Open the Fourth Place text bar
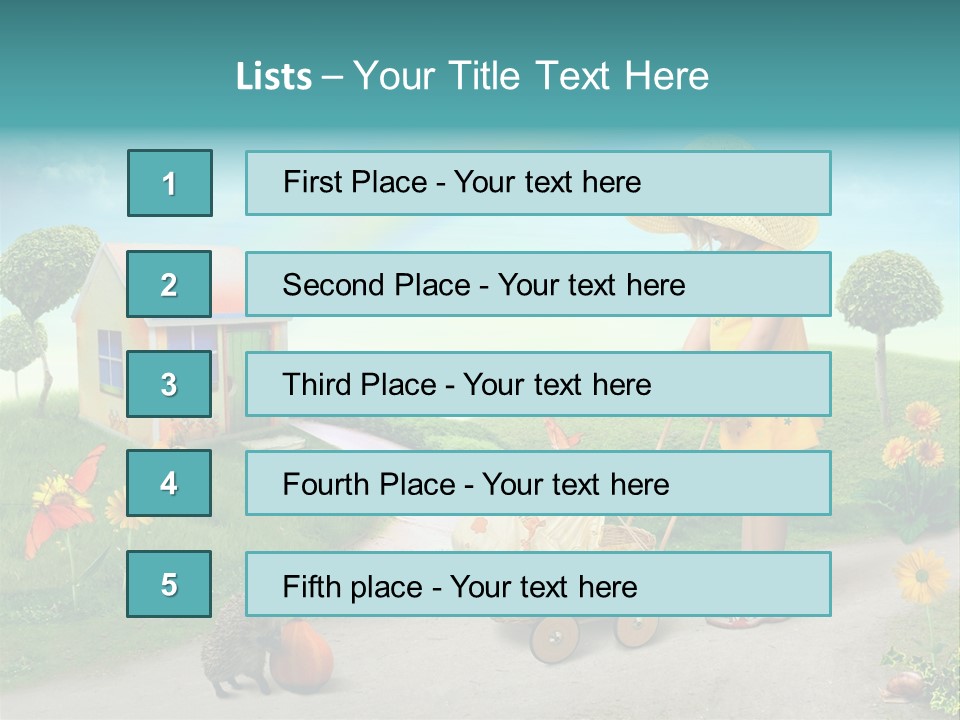The width and height of the screenshot is (960, 720). pos(538,484)
